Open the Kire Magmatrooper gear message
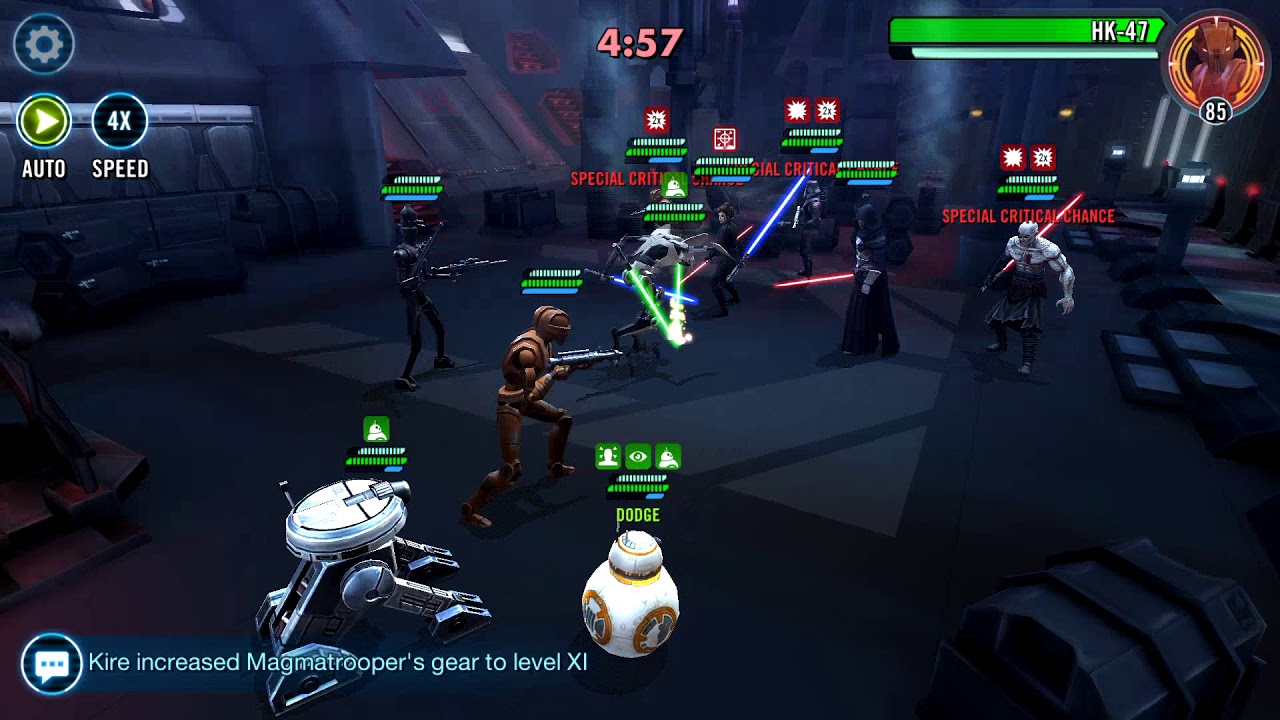The width and height of the screenshot is (1280, 720). [337, 663]
